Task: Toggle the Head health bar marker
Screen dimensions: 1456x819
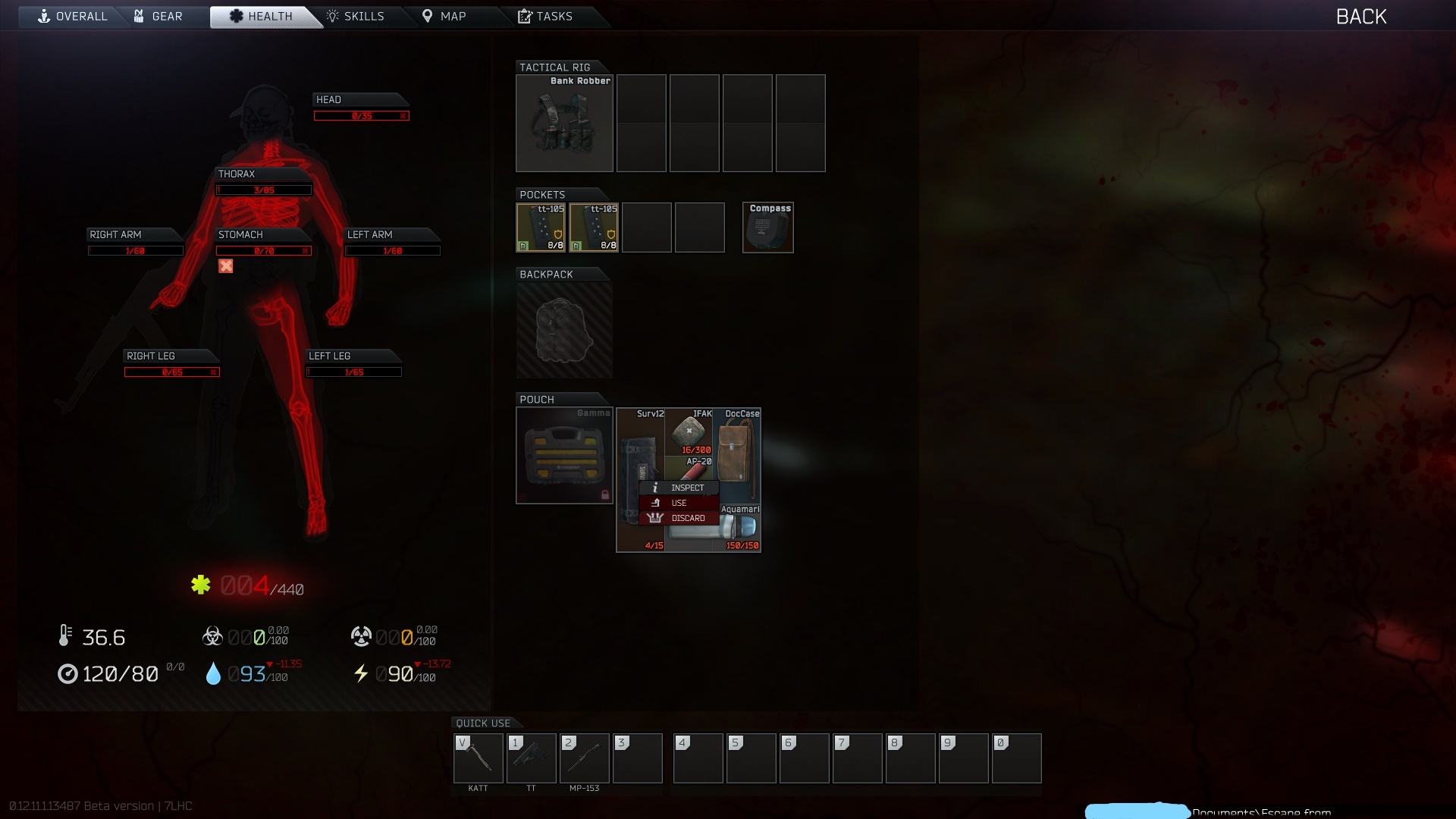Action: tap(403, 116)
